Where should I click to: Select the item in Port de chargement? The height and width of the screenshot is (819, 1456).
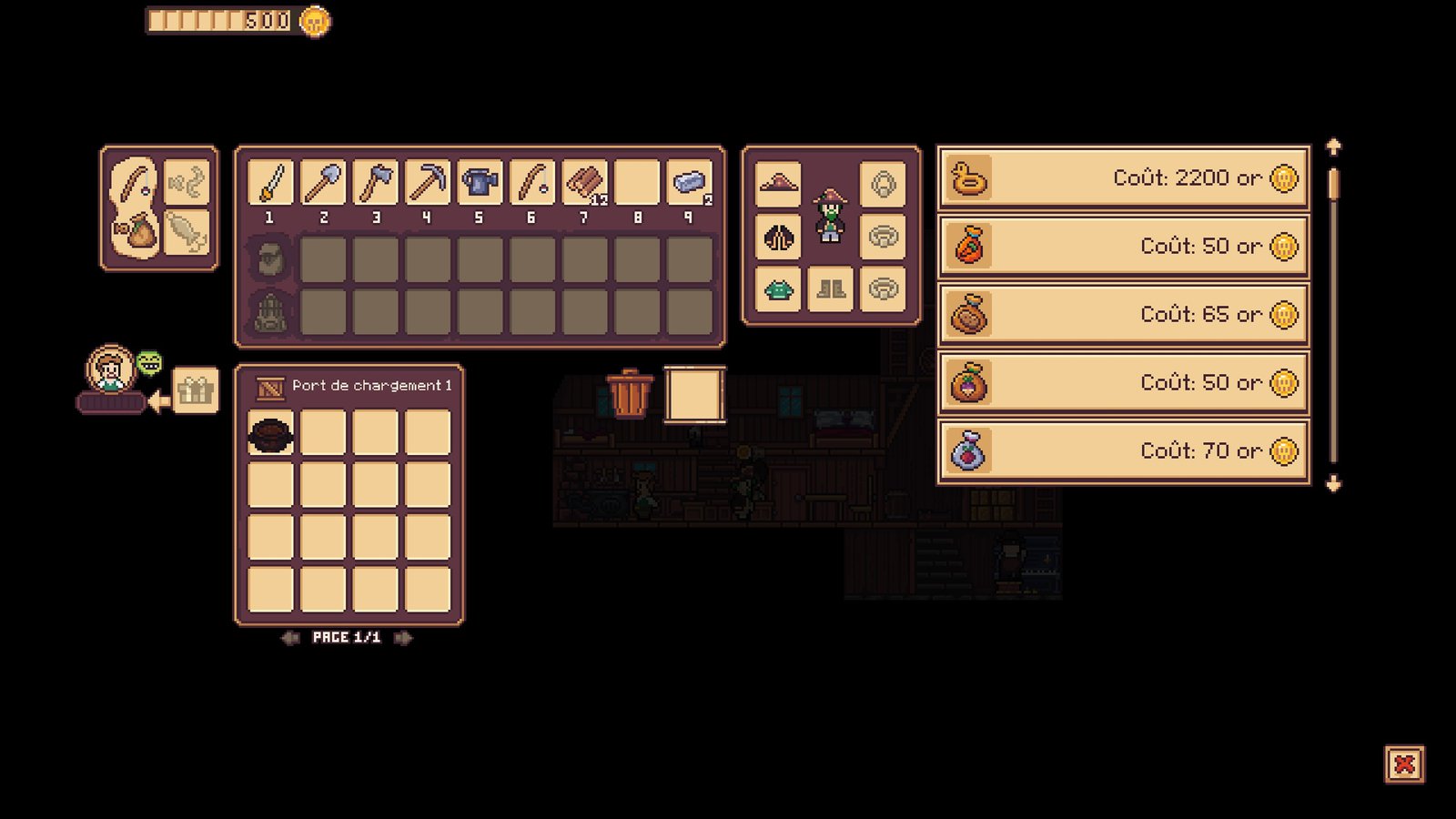click(x=271, y=433)
